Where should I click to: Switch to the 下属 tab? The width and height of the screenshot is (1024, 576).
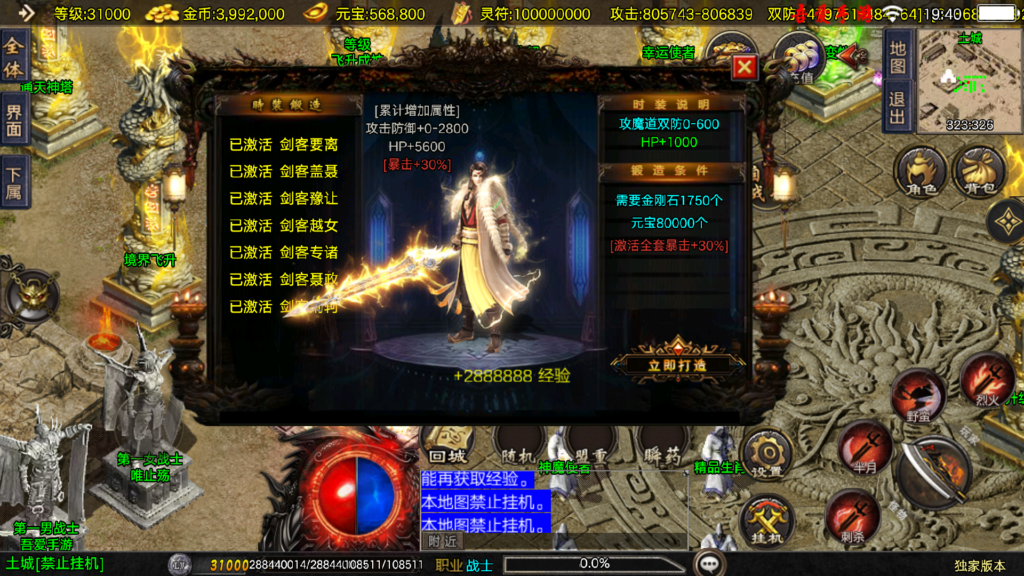tap(14, 181)
